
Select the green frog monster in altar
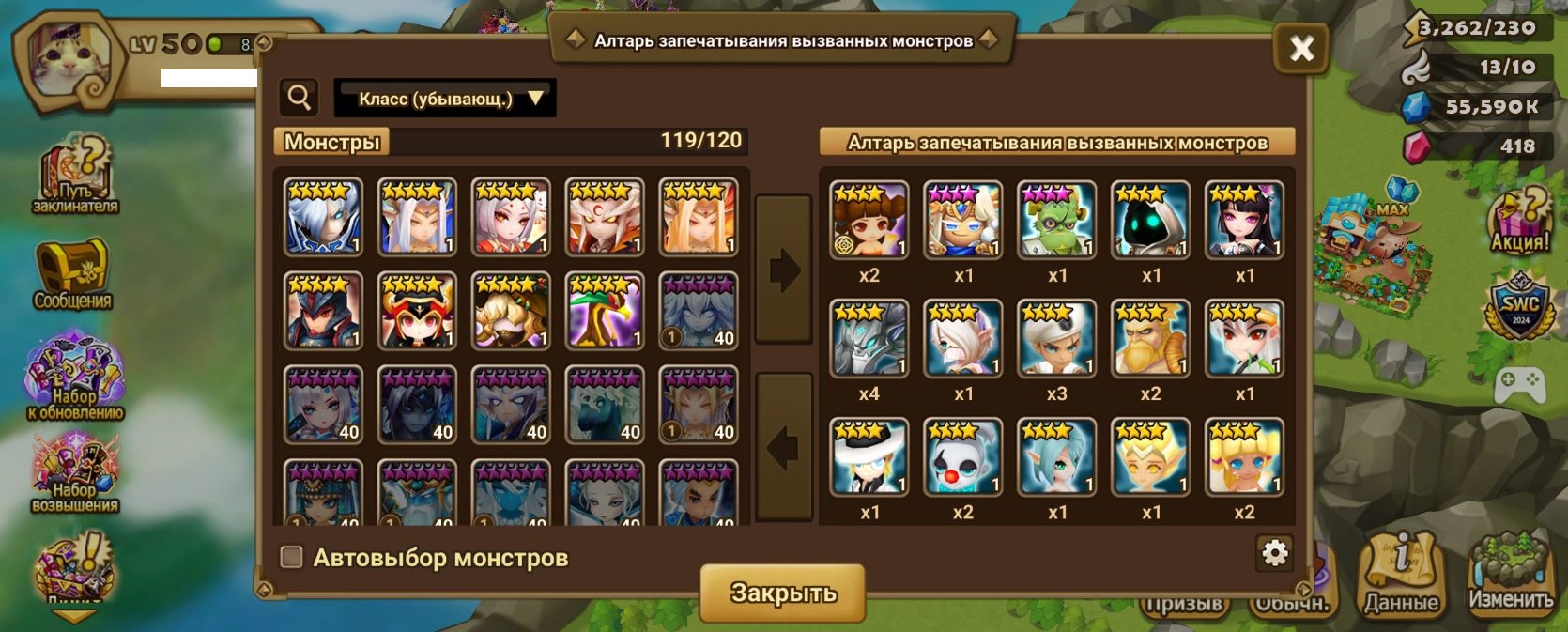[x=1057, y=221]
